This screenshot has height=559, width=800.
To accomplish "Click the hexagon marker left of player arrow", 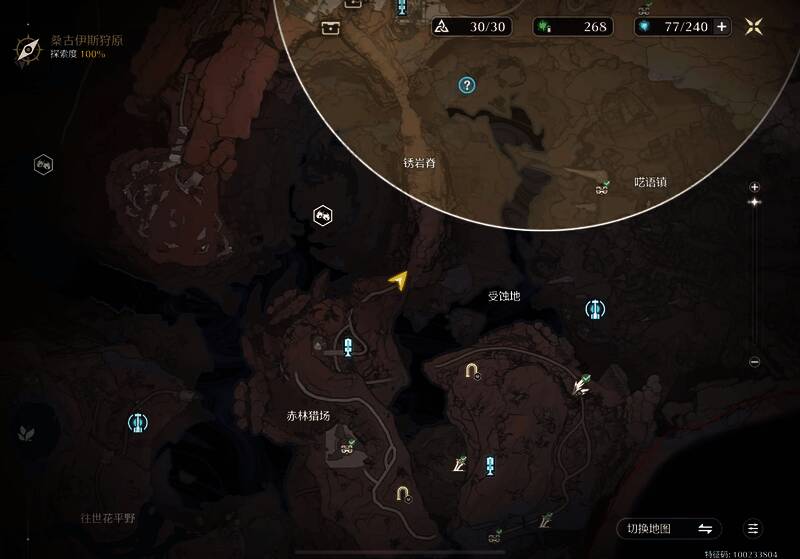I will point(322,215).
